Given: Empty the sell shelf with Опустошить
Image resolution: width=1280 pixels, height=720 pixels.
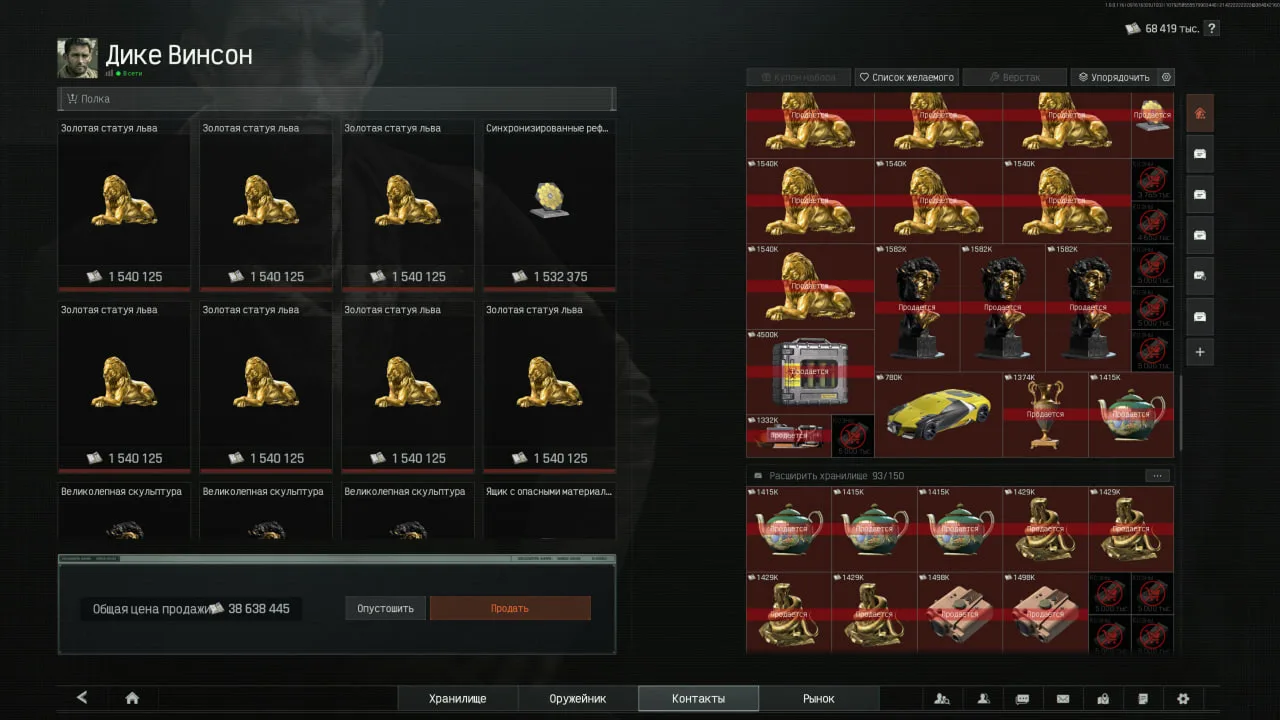Looking at the screenshot, I should (x=385, y=608).
